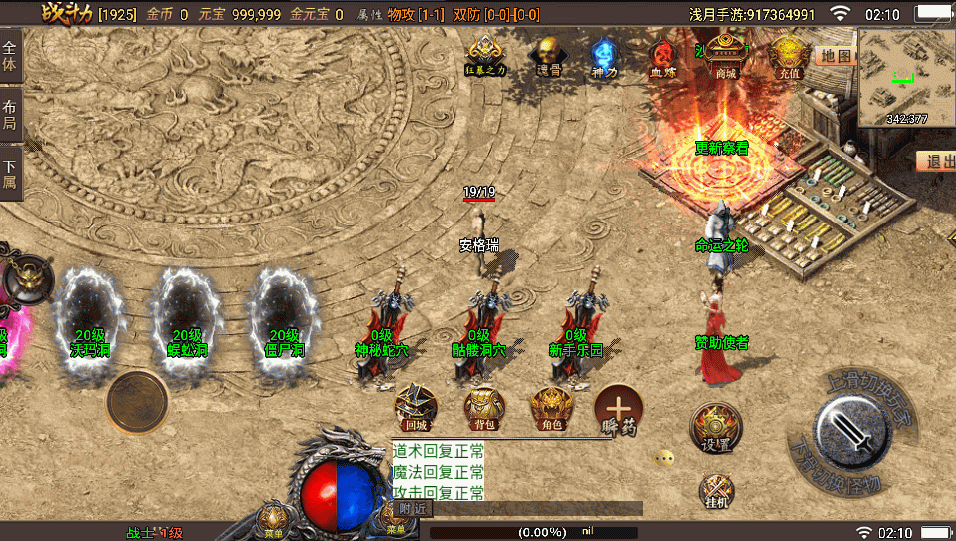Open the 充值 recharge menu
The width and height of the screenshot is (956, 541).
[x=790, y=56]
